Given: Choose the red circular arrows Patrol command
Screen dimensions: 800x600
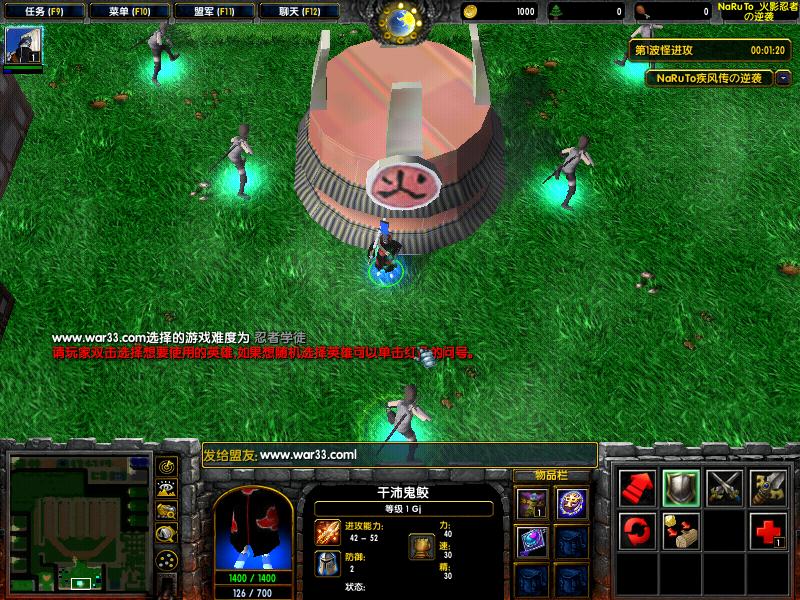Looking at the screenshot, I should (637, 529).
